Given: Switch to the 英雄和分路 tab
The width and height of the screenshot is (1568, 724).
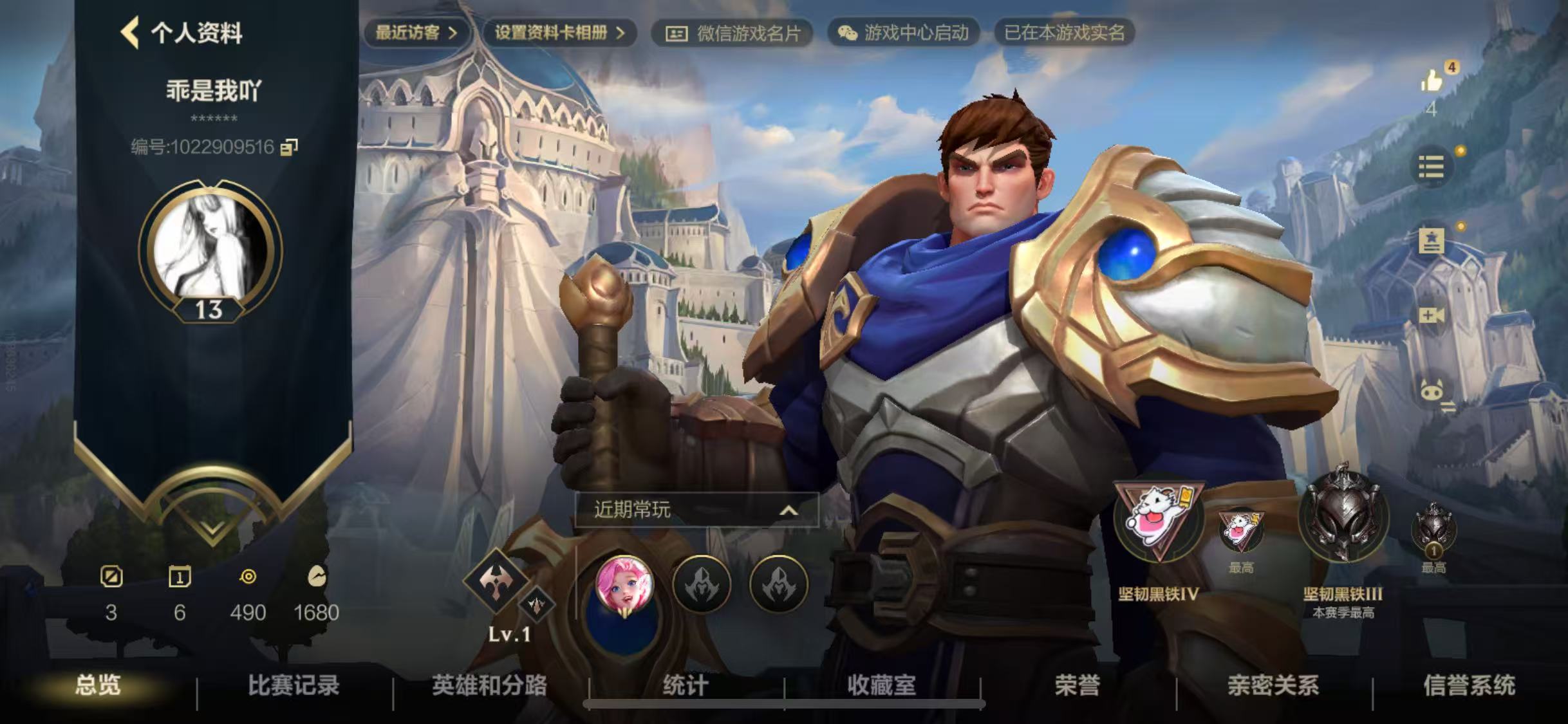Looking at the screenshot, I should pos(489,685).
